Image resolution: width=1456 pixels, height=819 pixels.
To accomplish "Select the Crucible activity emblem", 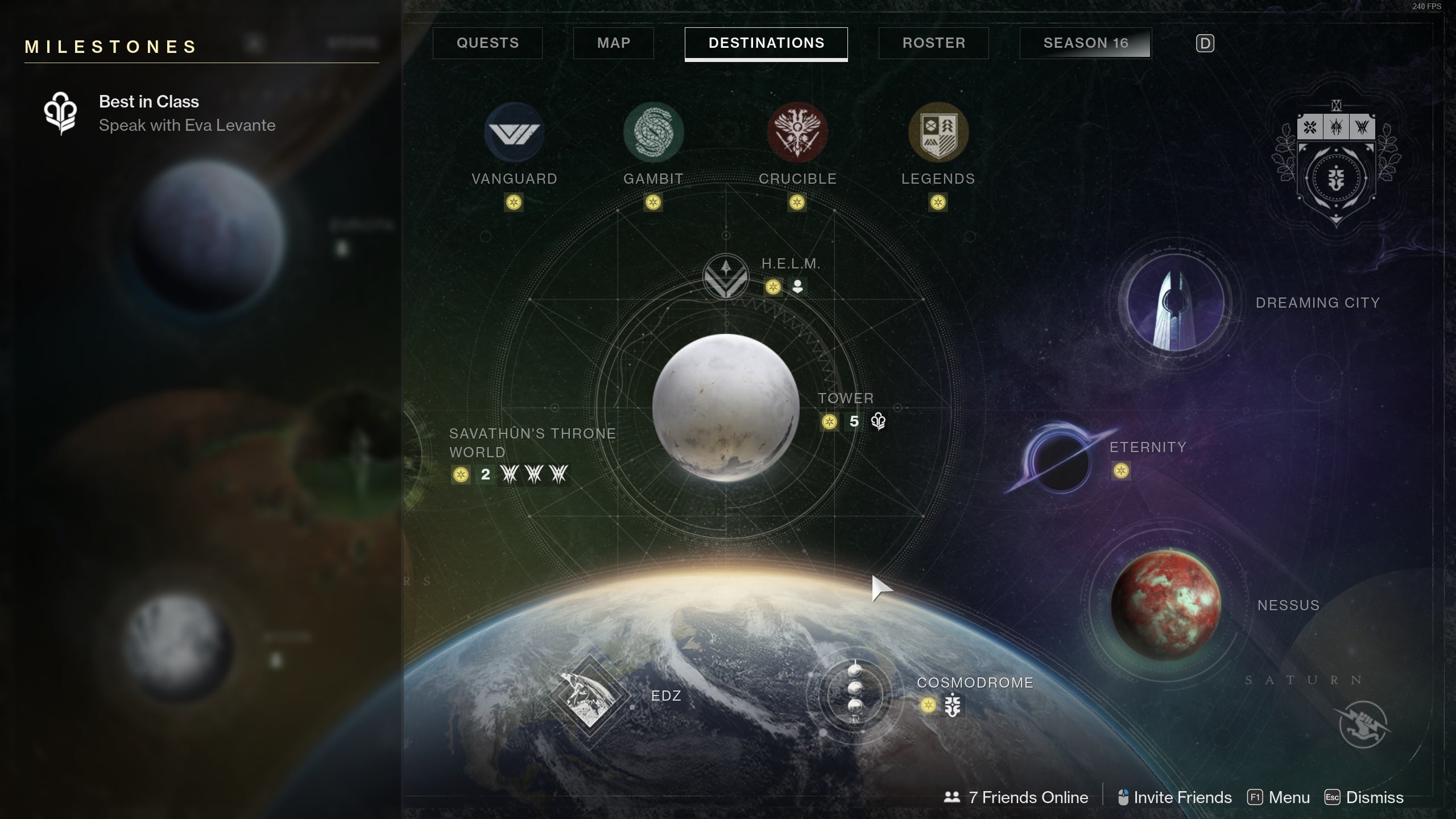I will pos(797,133).
